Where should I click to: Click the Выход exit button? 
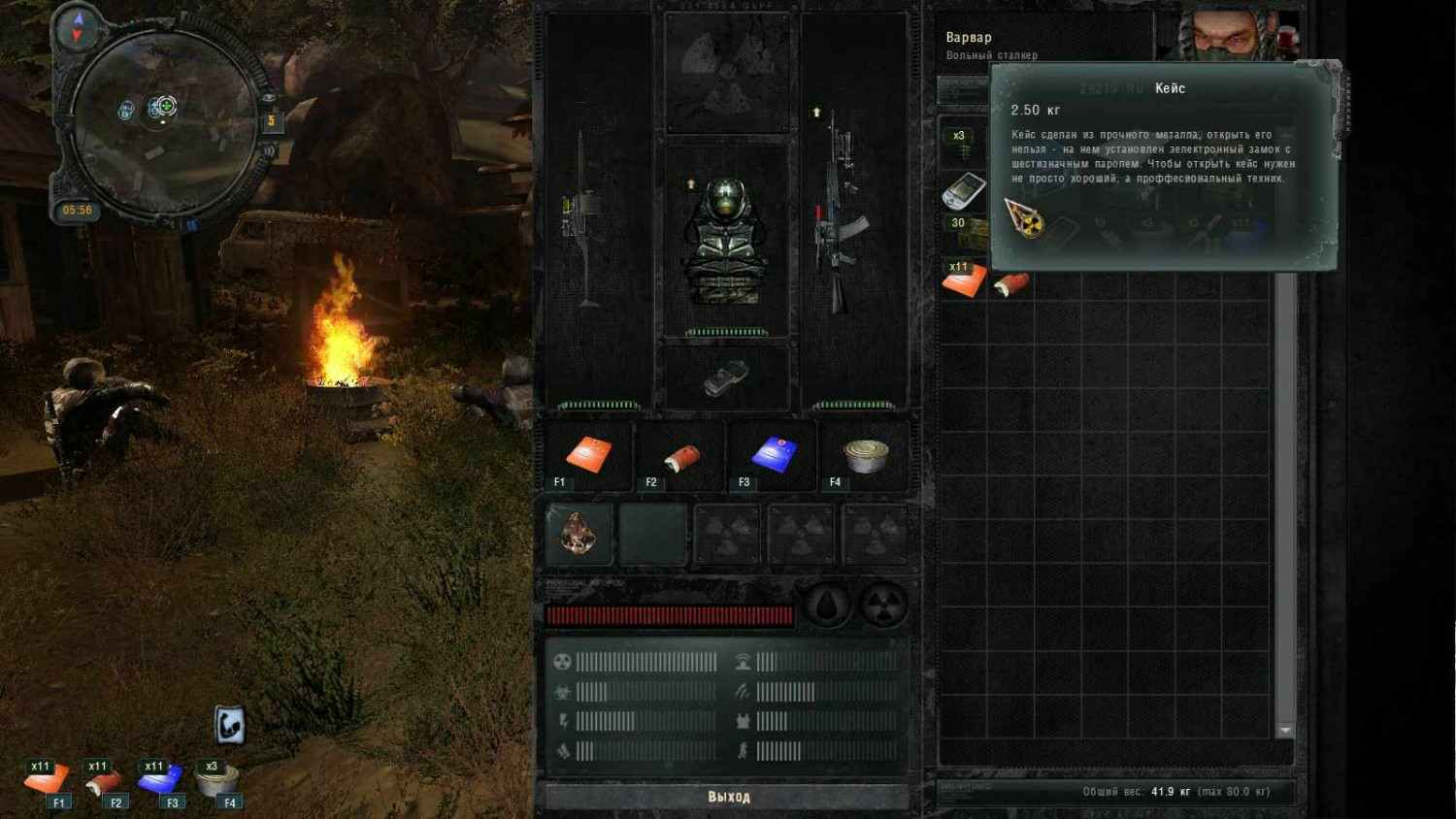click(728, 797)
